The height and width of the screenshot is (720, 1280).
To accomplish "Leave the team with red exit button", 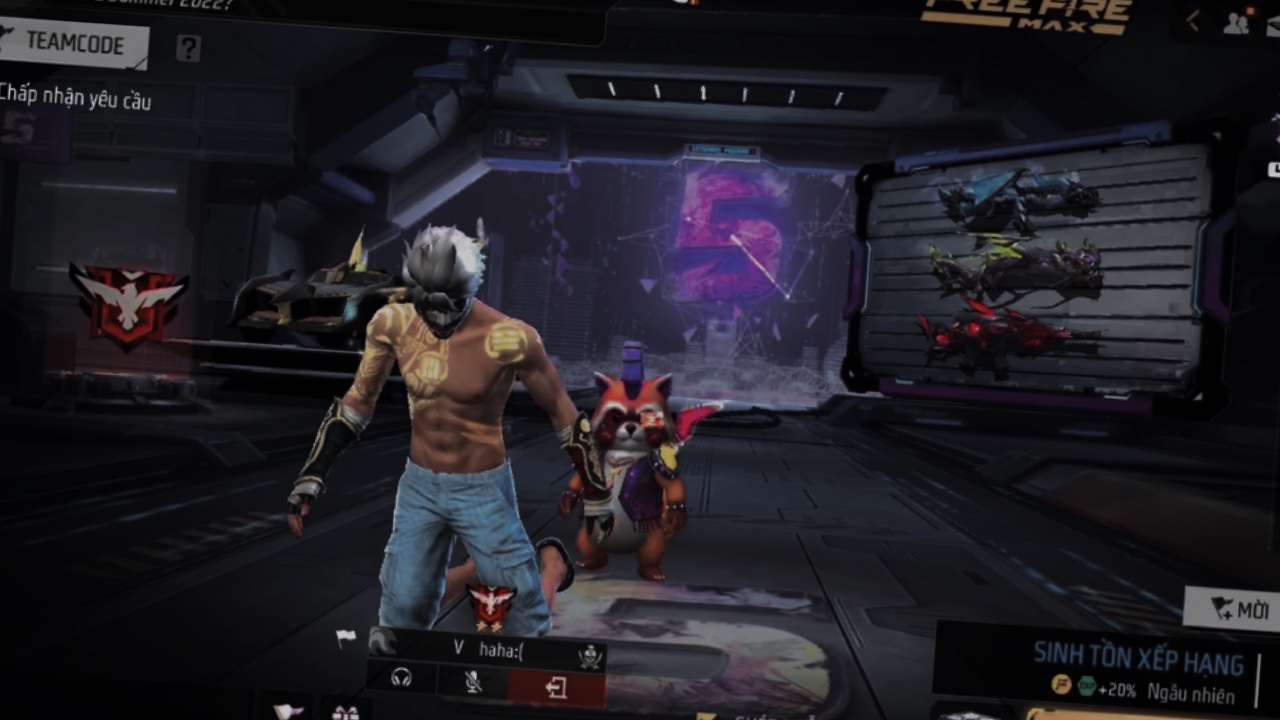I will pos(556,688).
